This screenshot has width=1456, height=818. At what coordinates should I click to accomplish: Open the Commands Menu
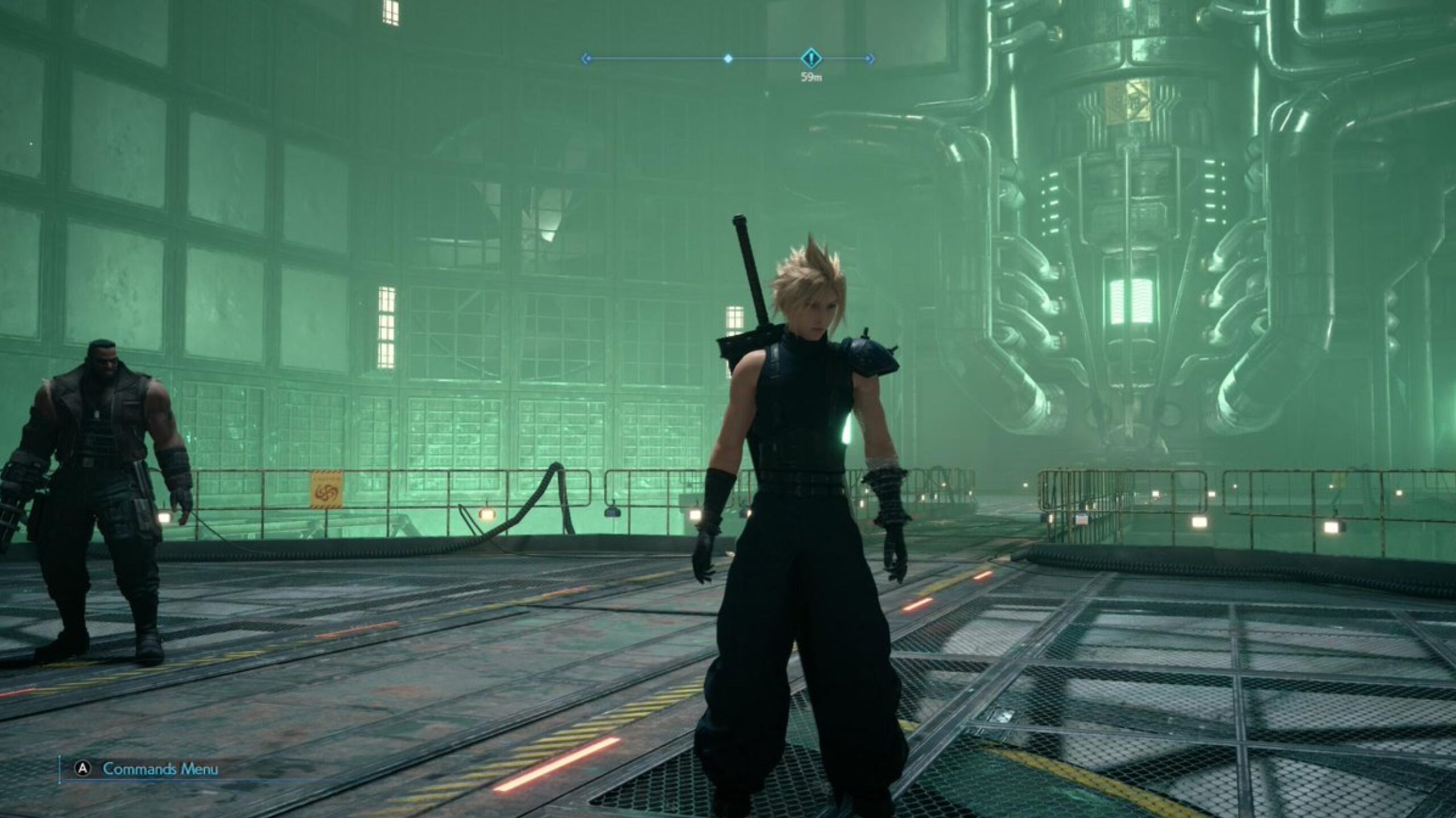point(160,769)
